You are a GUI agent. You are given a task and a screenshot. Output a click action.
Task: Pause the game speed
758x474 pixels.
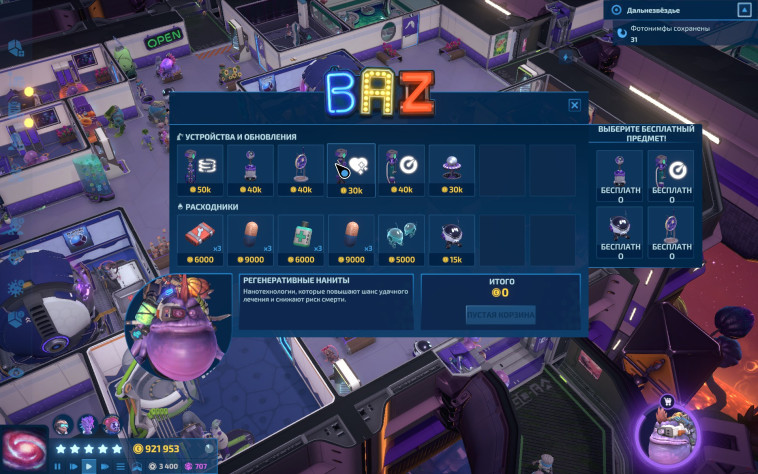[57, 466]
